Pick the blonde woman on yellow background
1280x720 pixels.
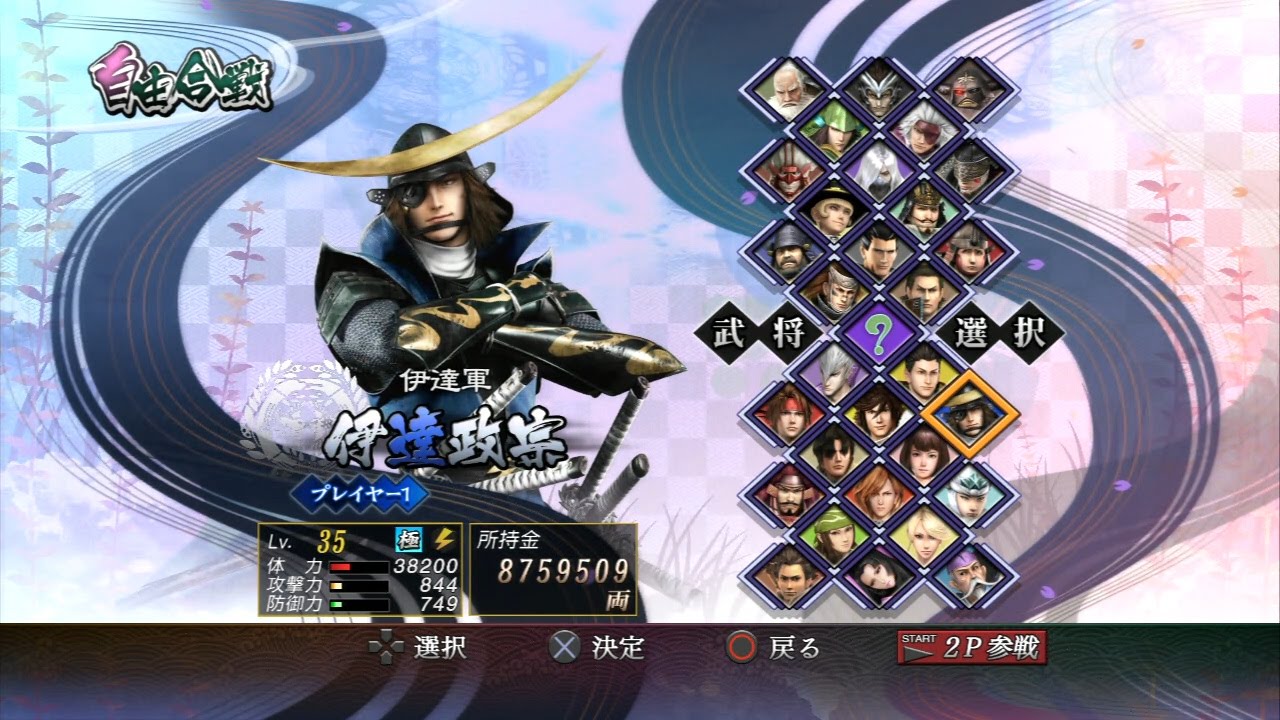coord(923,535)
